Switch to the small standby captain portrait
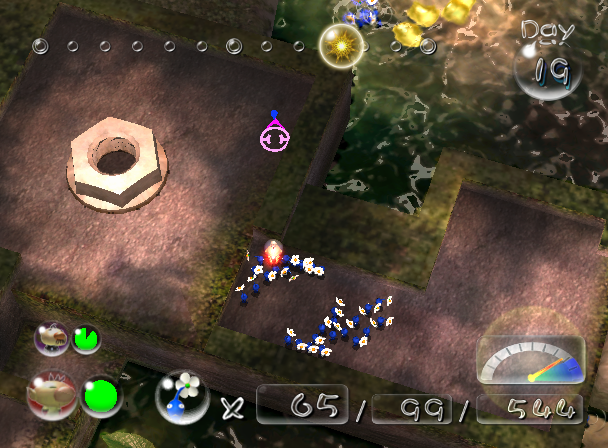Screen dimensions: 608x448 click(x=51, y=338)
